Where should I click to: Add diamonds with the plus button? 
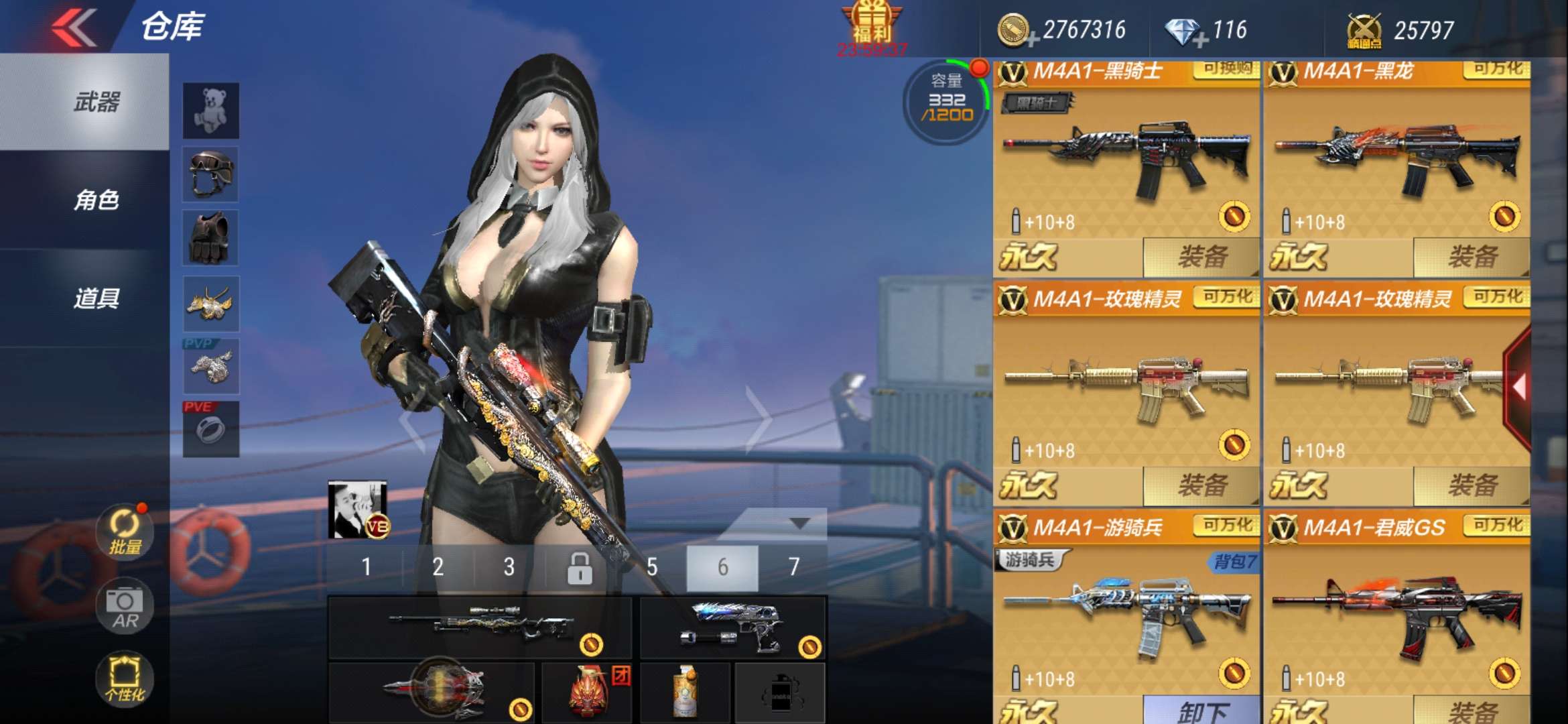click(1201, 40)
